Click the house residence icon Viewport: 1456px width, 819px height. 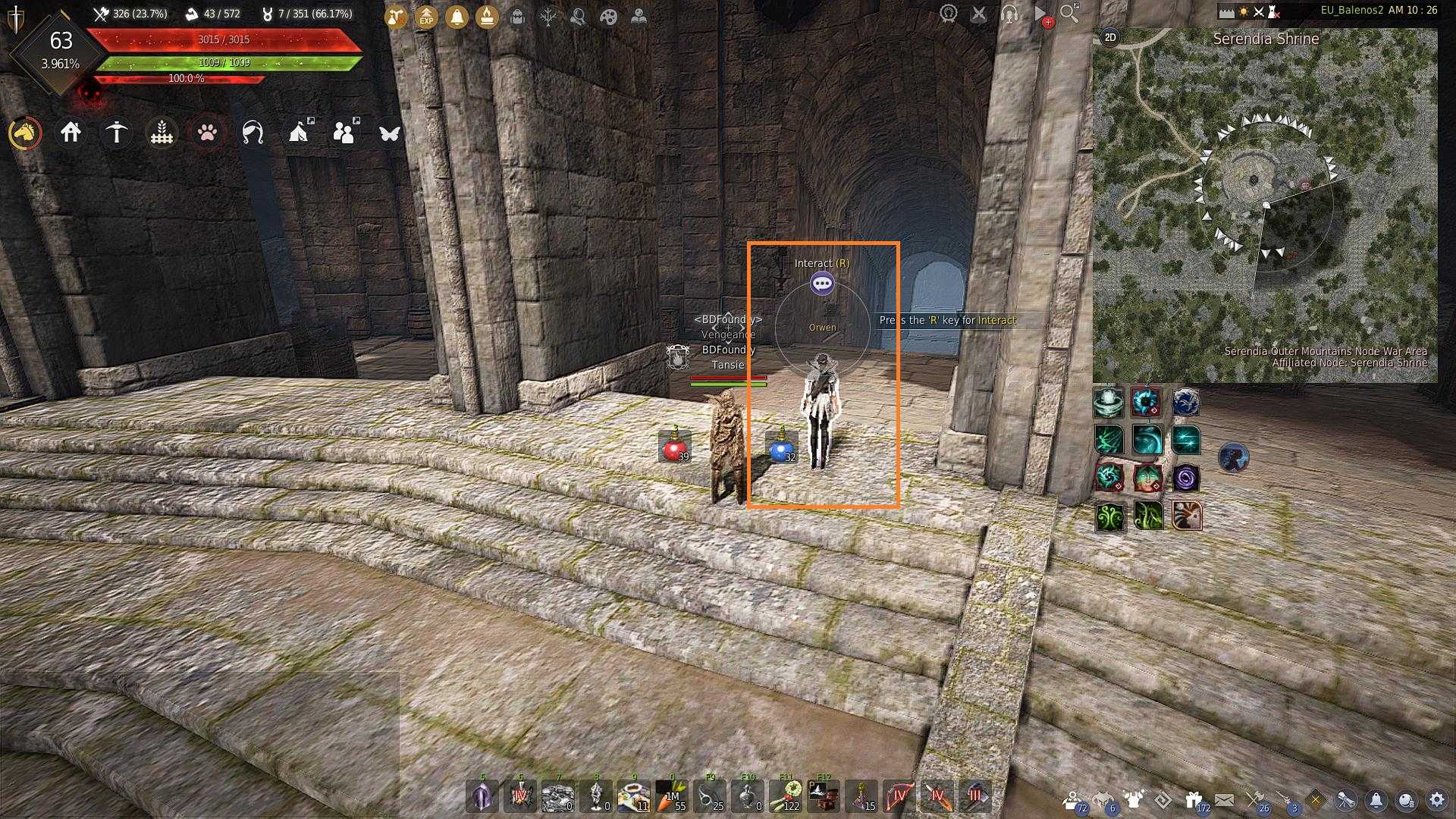(71, 133)
